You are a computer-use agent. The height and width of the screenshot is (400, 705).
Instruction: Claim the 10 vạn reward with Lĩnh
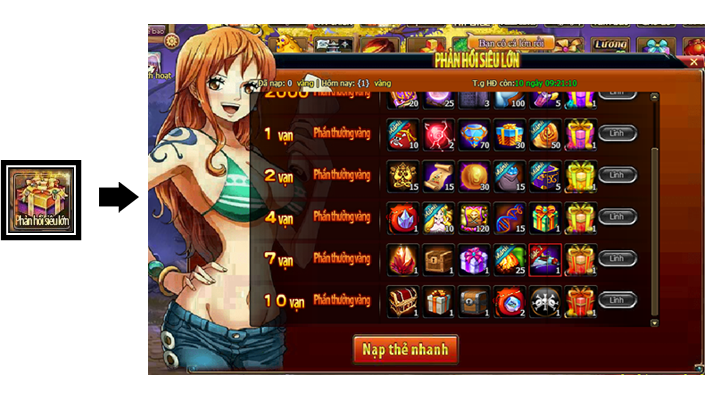tap(617, 300)
